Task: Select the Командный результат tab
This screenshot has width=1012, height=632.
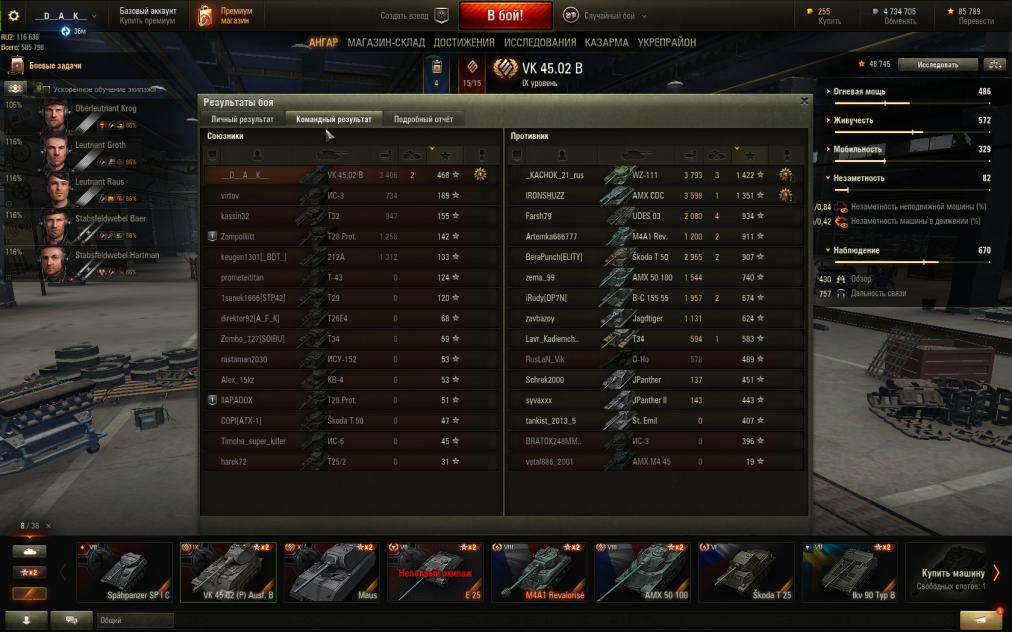Action: (x=334, y=119)
